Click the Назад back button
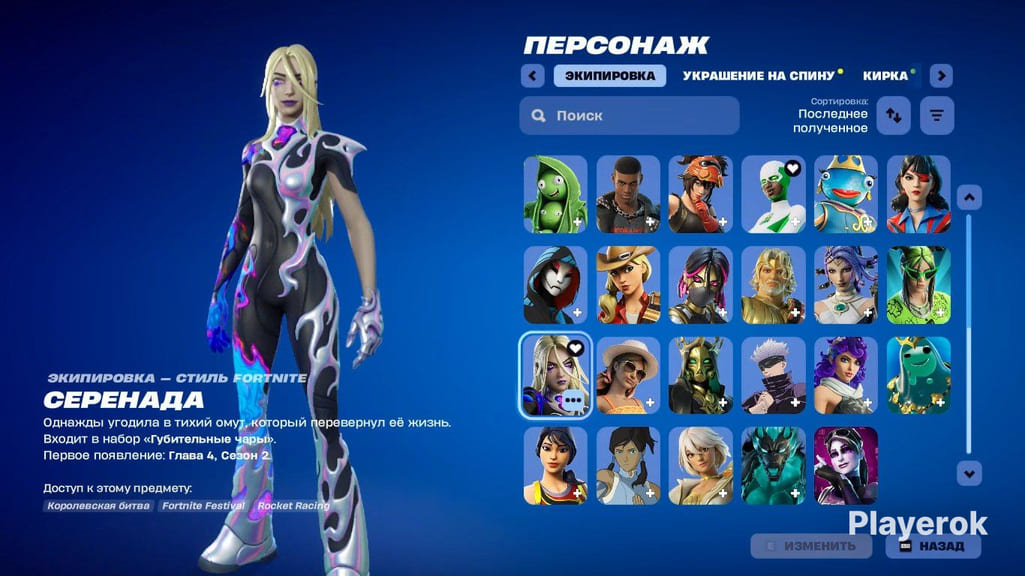1025x576 pixels. [933, 546]
